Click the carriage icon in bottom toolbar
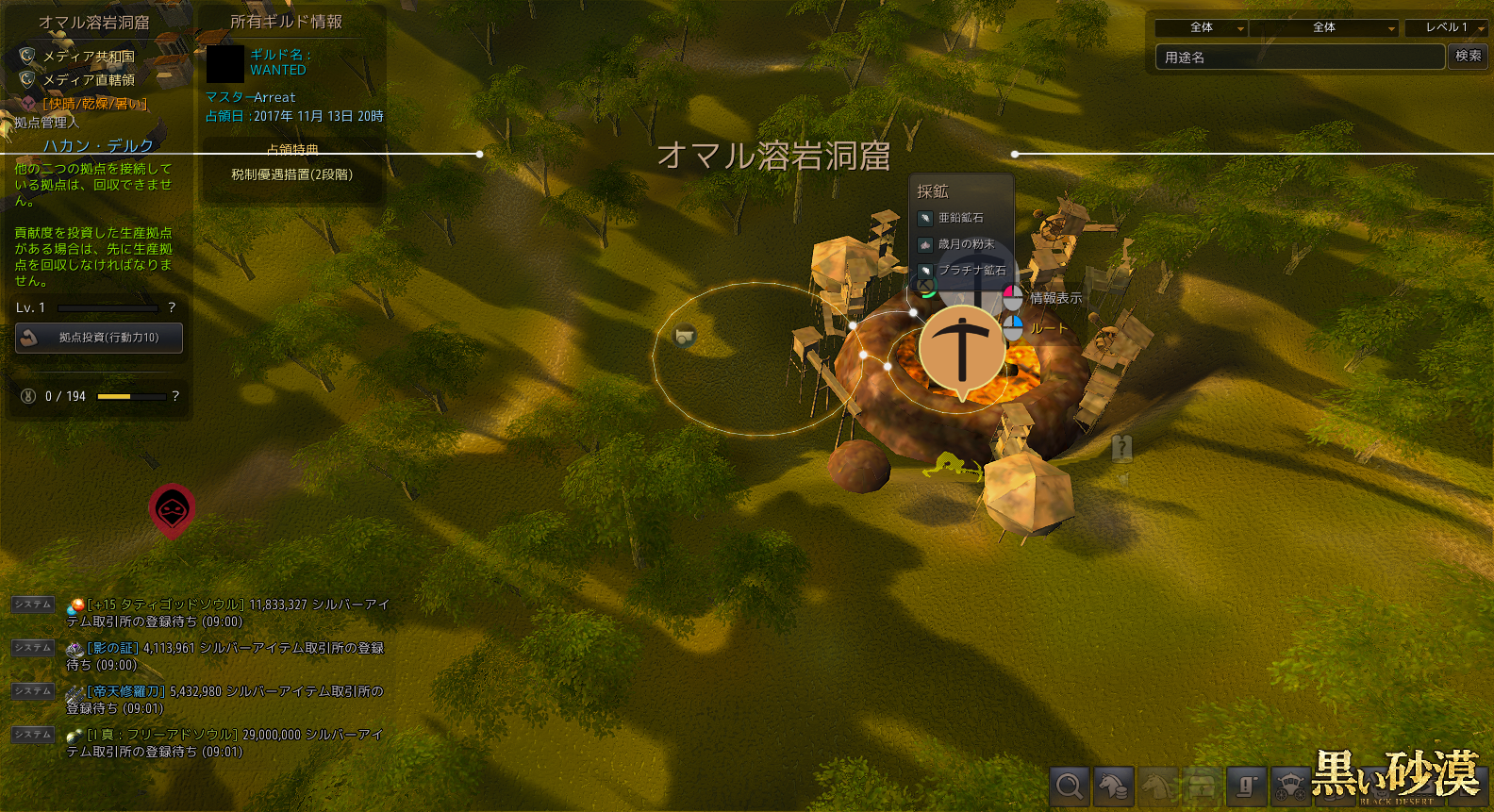The height and width of the screenshot is (812, 1494). 1289,786
